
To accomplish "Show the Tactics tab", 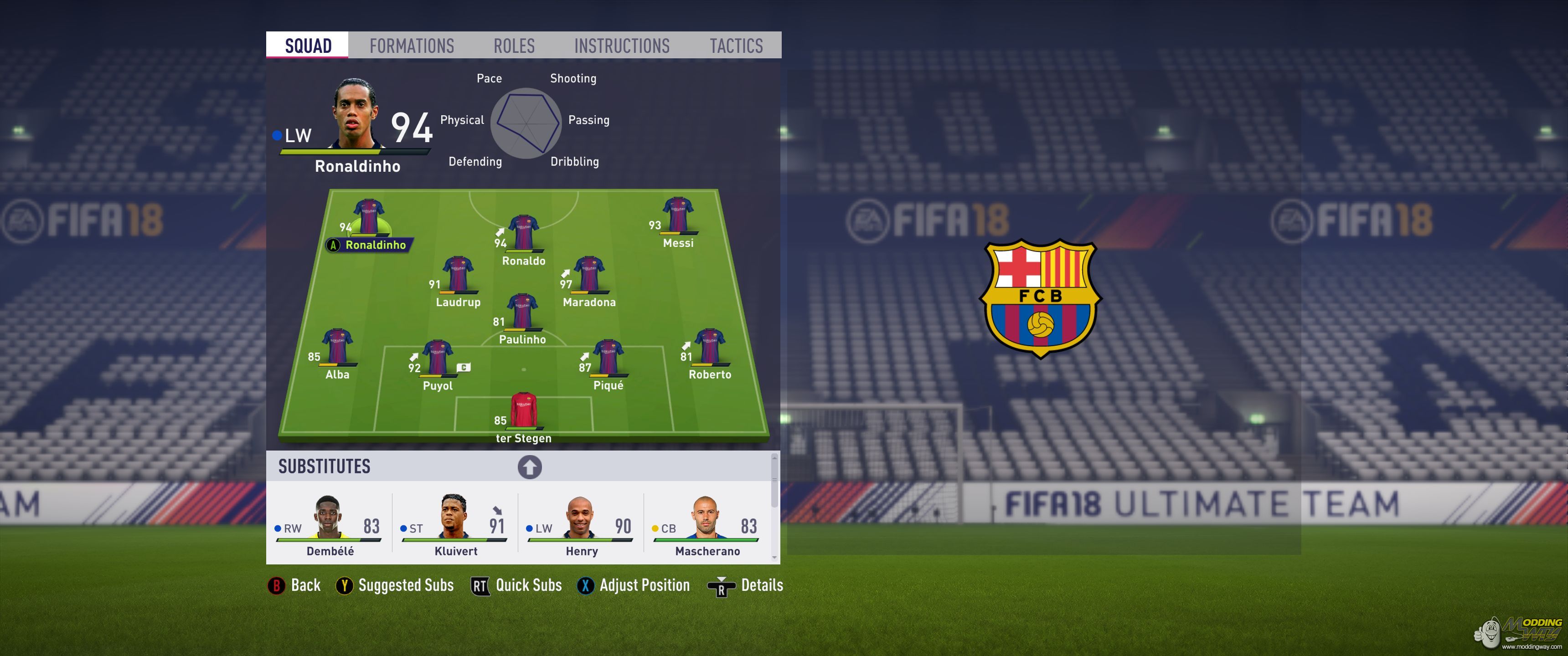I will (736, 46).
